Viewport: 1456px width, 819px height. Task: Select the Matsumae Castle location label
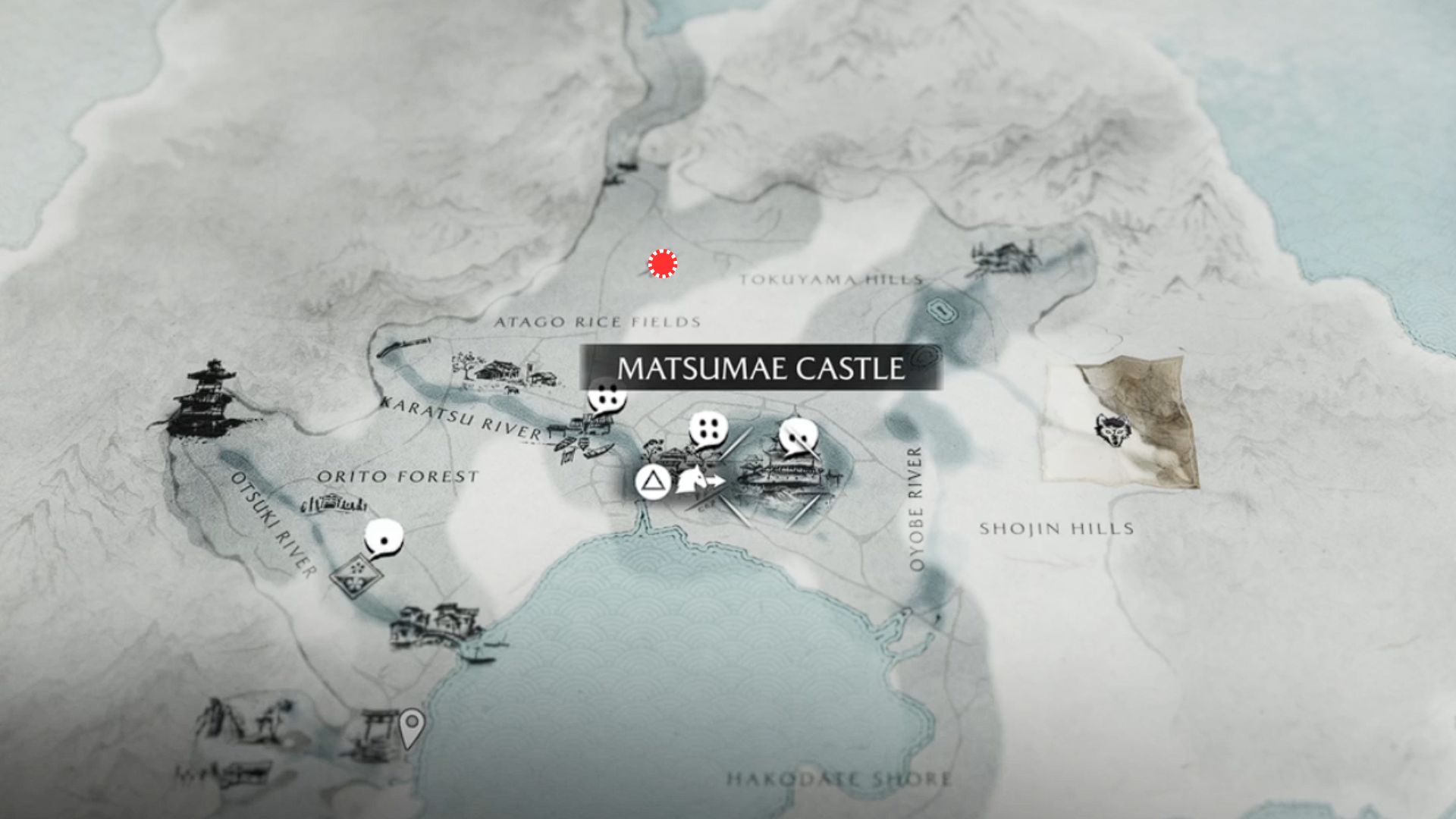(x=761, y=369)
